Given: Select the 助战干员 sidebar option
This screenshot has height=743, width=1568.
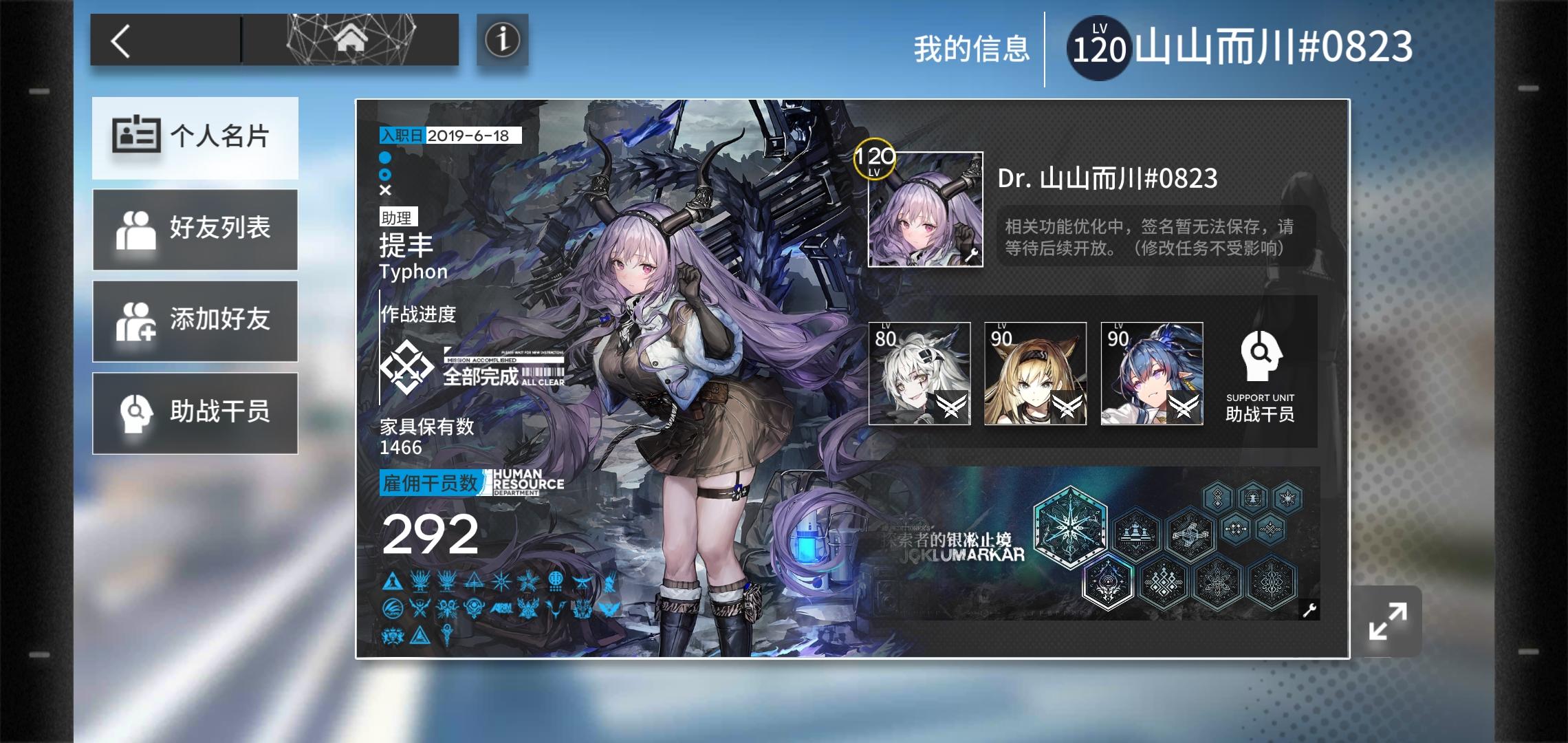Looking at the screenshot, I should coord(195,413).
